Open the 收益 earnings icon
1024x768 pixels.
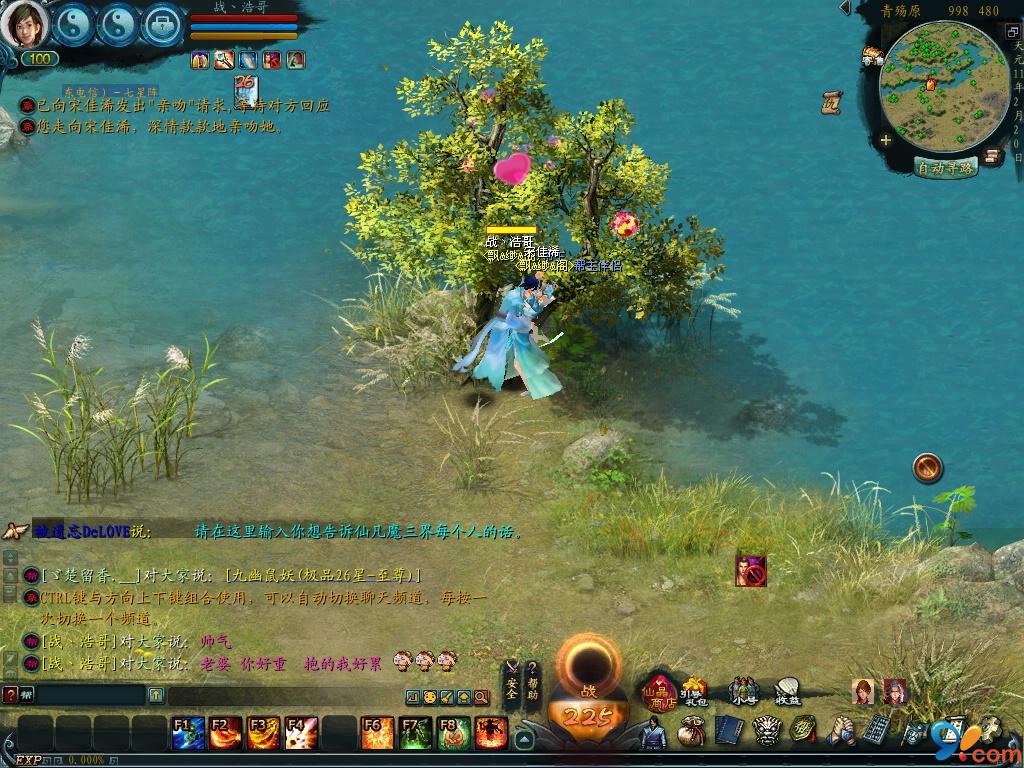point(787,691)
